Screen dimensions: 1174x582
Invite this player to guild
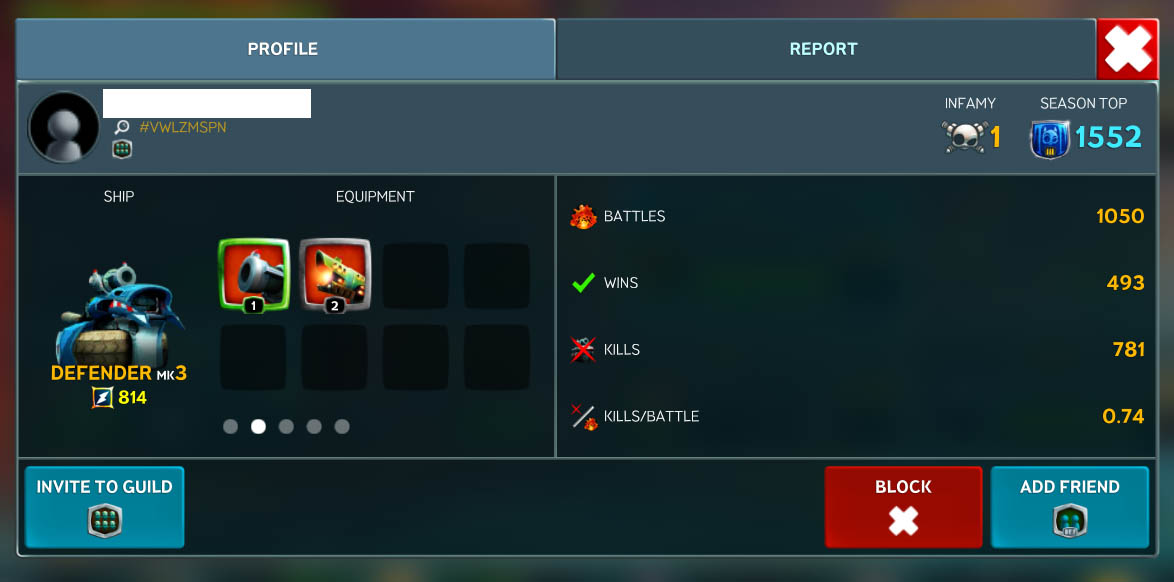click(x=105, y=507)
